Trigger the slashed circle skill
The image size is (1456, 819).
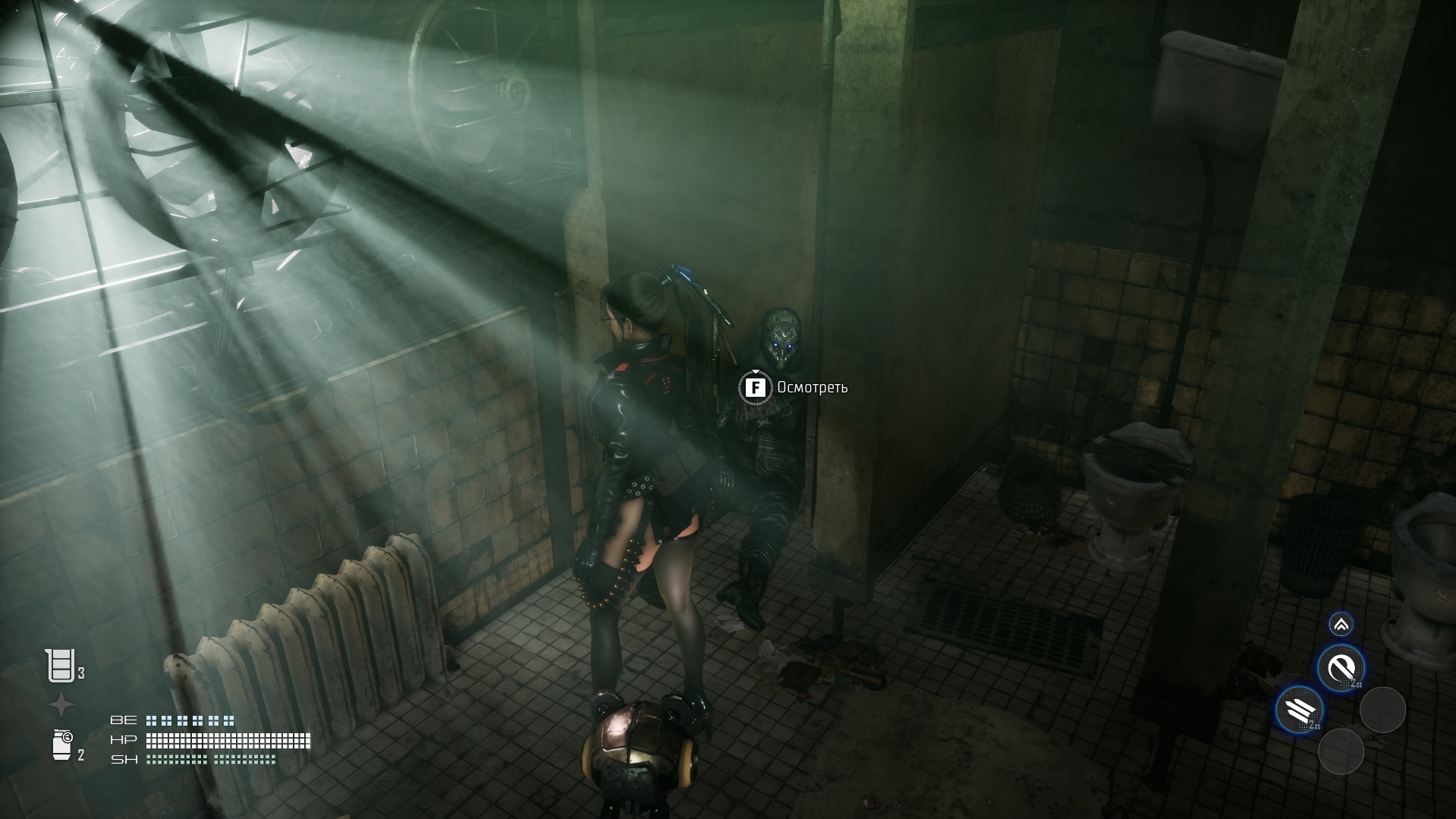point(1341,669)
